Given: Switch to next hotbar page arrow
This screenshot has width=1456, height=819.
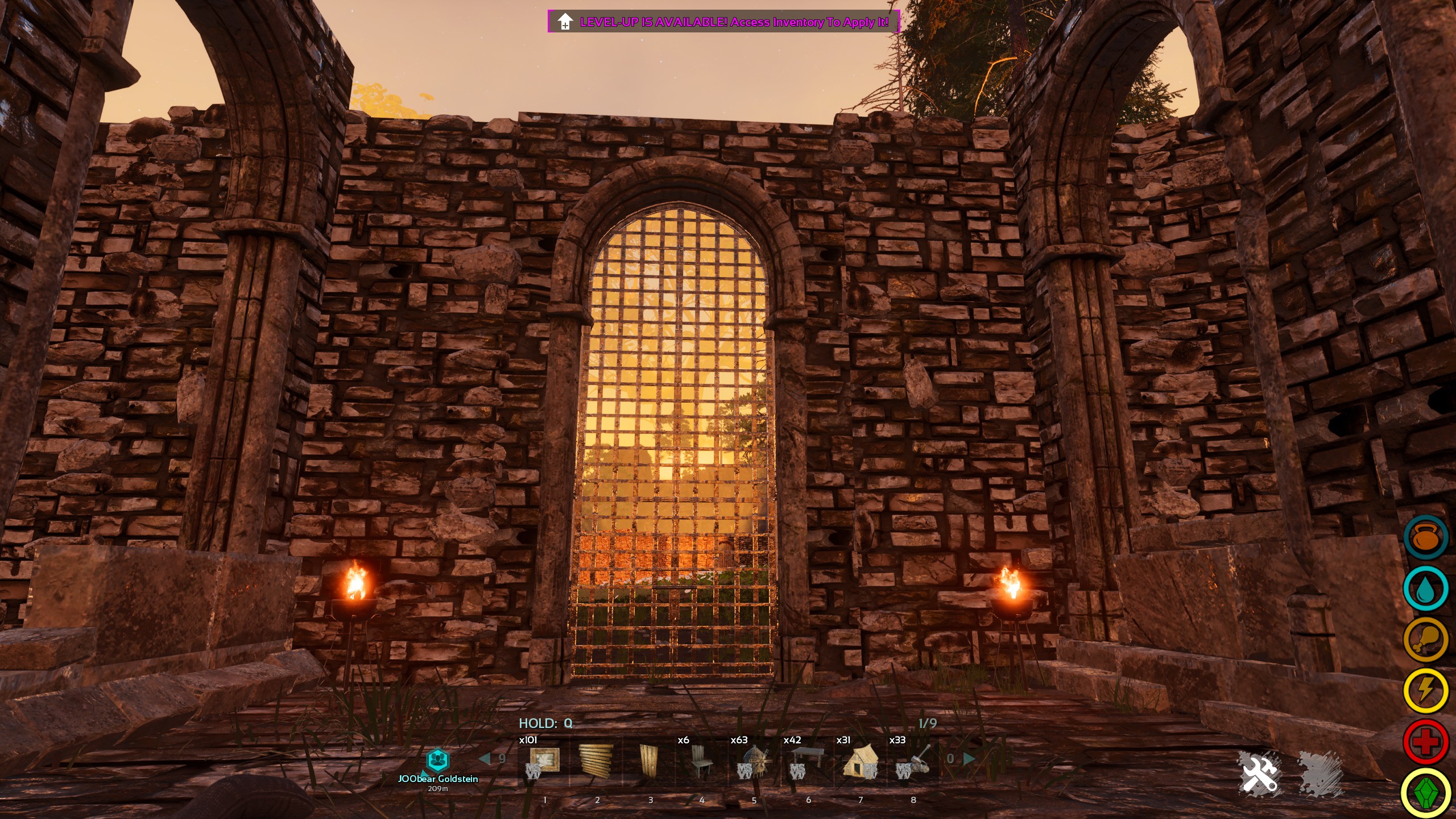Looking at the screenshot, I should 969,758.
